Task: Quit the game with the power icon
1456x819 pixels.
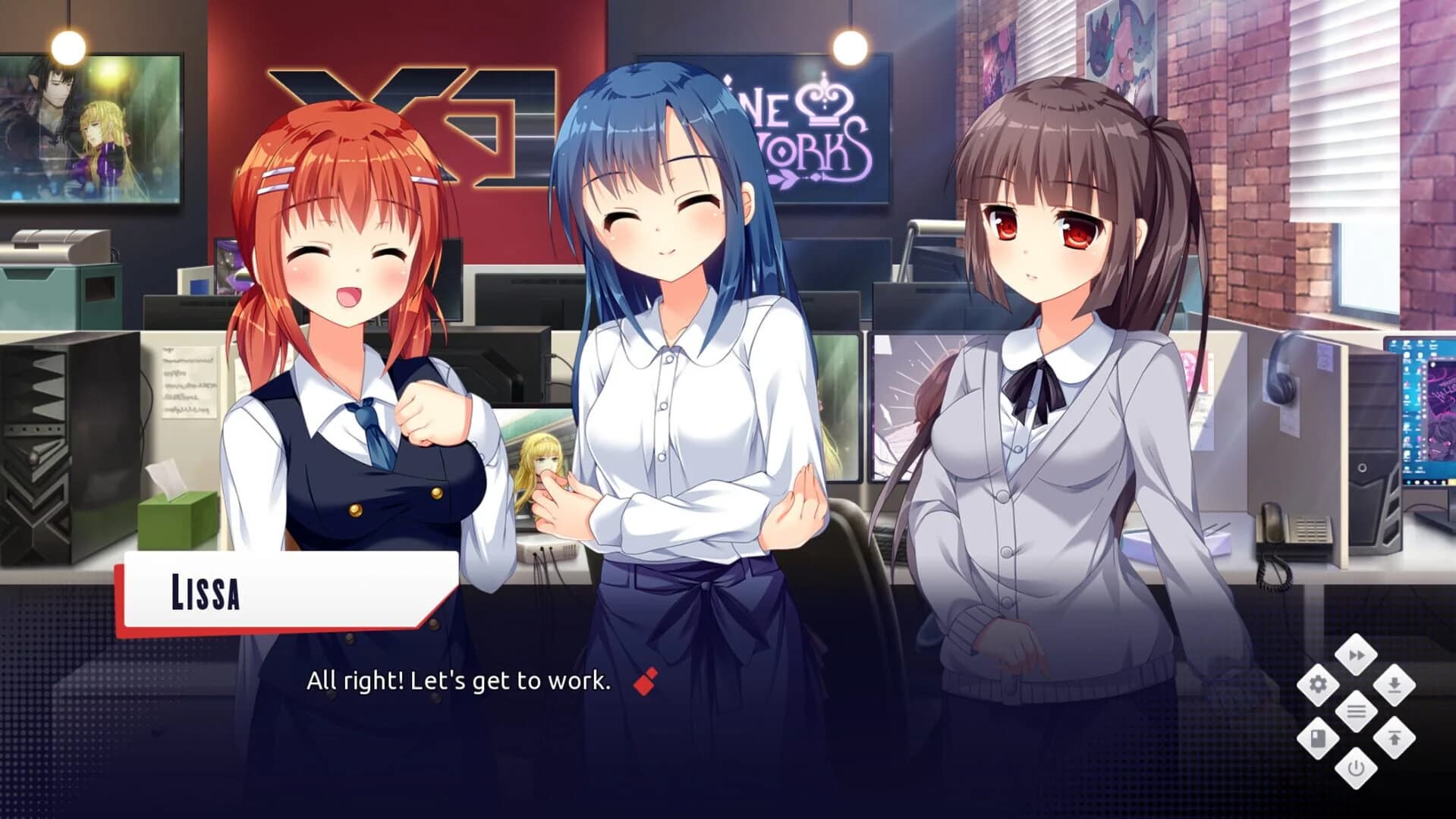Action: coord(1357,768)
